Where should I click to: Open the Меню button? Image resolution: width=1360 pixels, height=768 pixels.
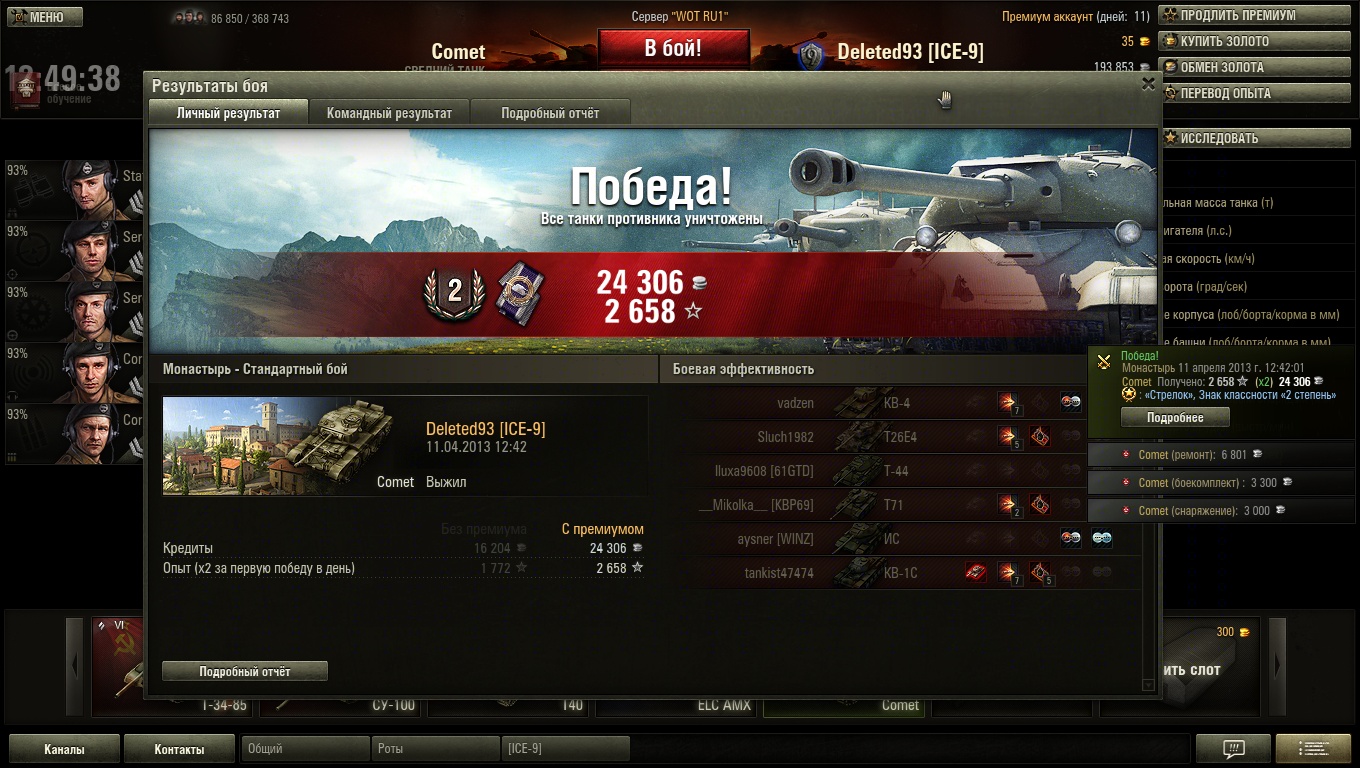click(45, 17)
